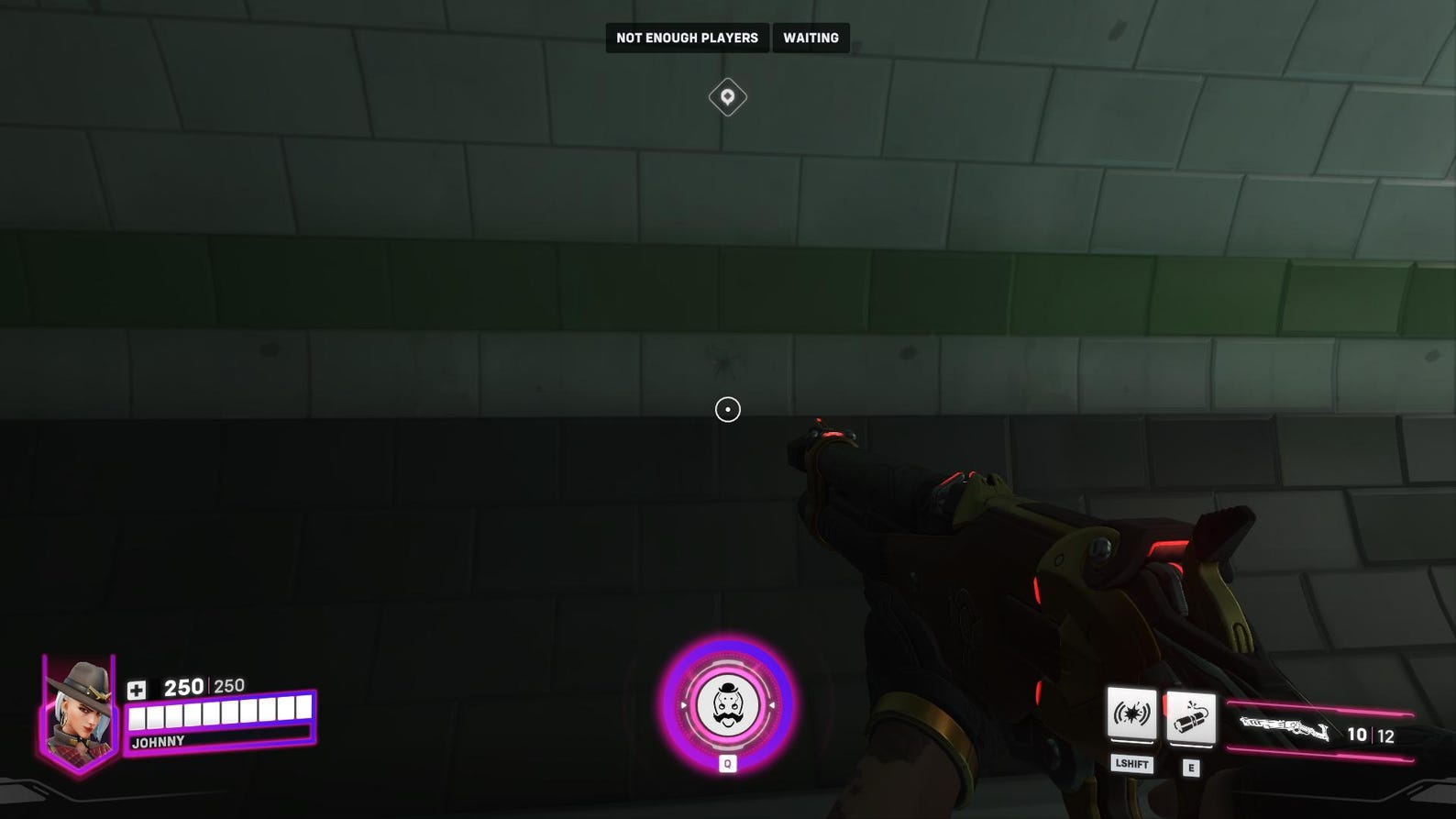Screen dimensions: 1456x819
Task: Click the crosshair dot at screen center
Action: pos(727,409)
